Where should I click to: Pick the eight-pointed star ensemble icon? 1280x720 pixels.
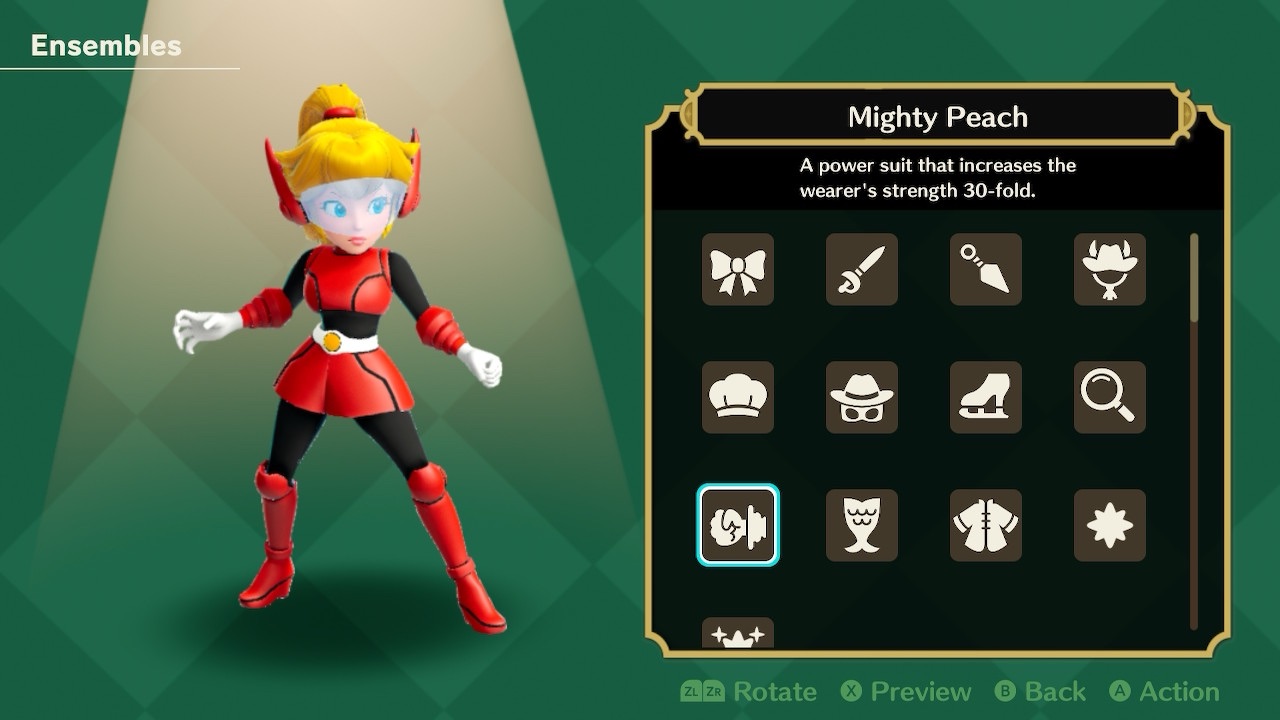pos(1110,525)
